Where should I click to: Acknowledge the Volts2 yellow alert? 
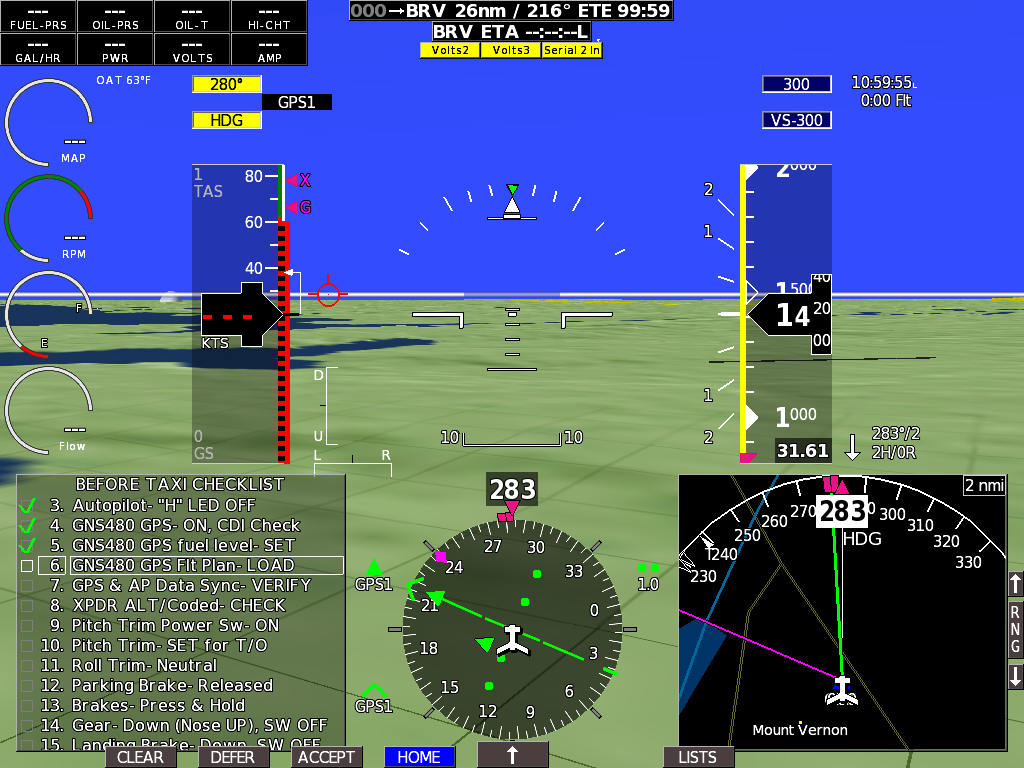(450, 50)
